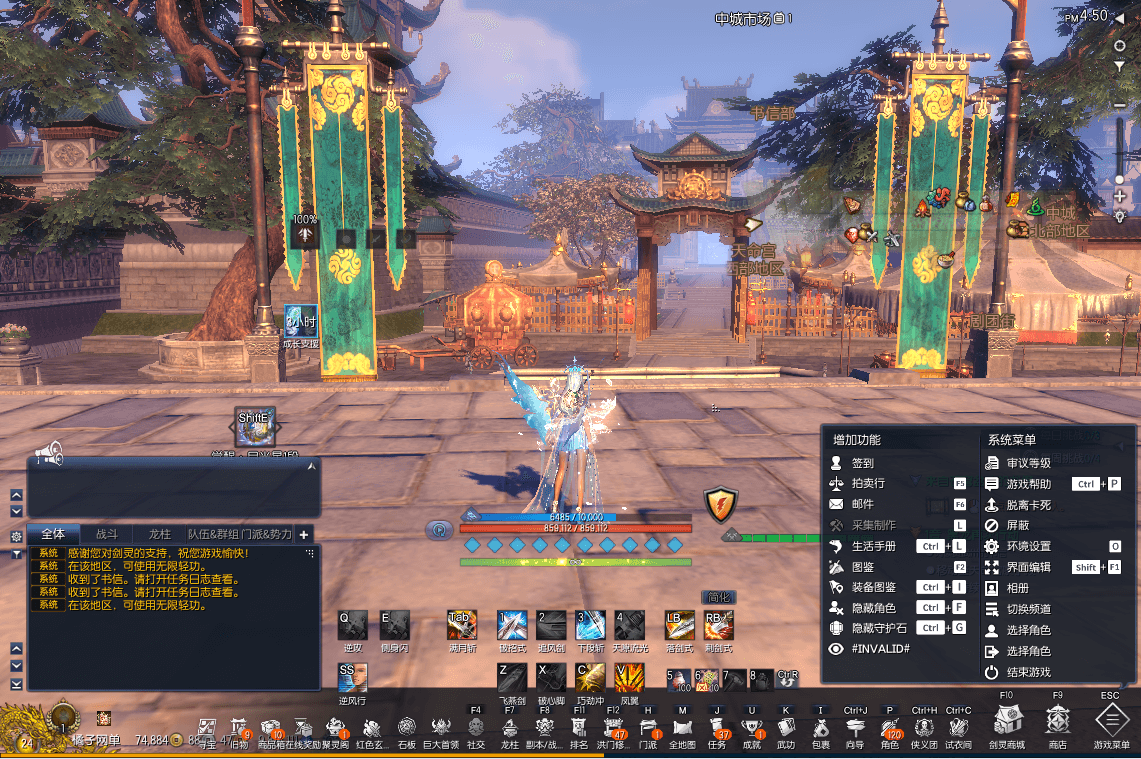Viewport: 1141px width, 759px height.
Task: Click the 简化 simplify button above skills
Action: [x=718, y=597]
